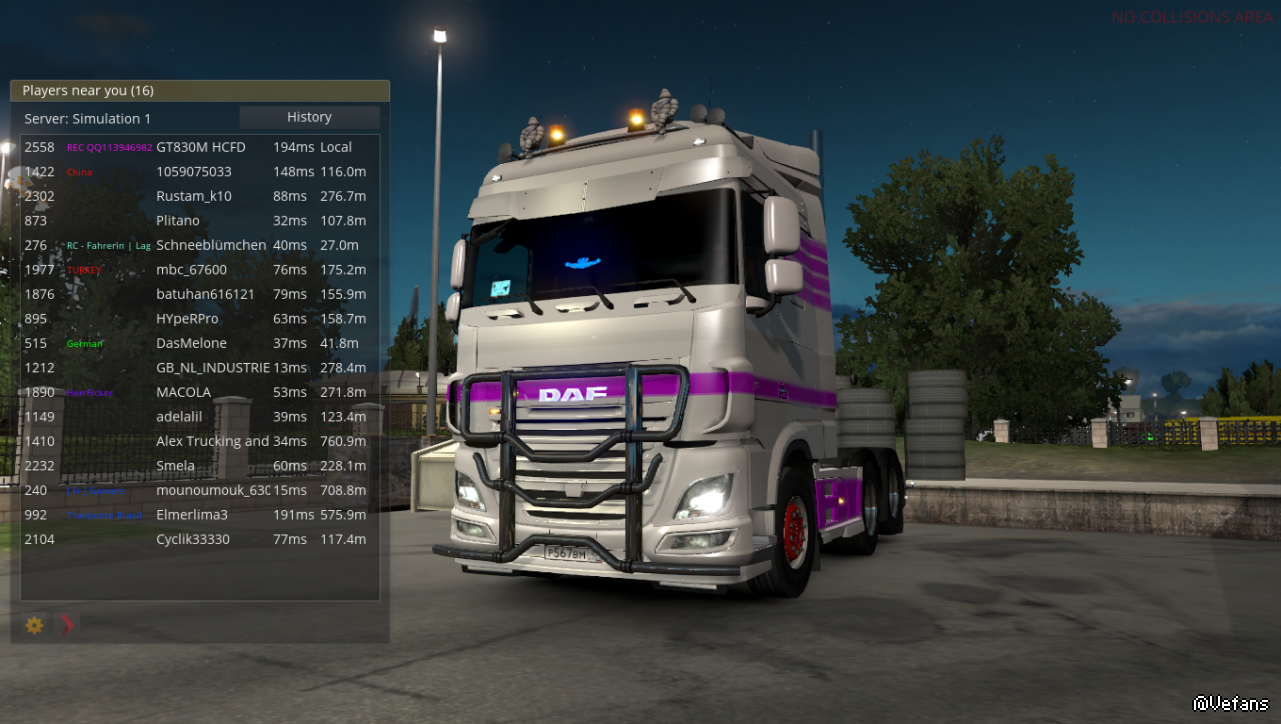
Task: Open the History view of players
Action: (x=309, y=117)
